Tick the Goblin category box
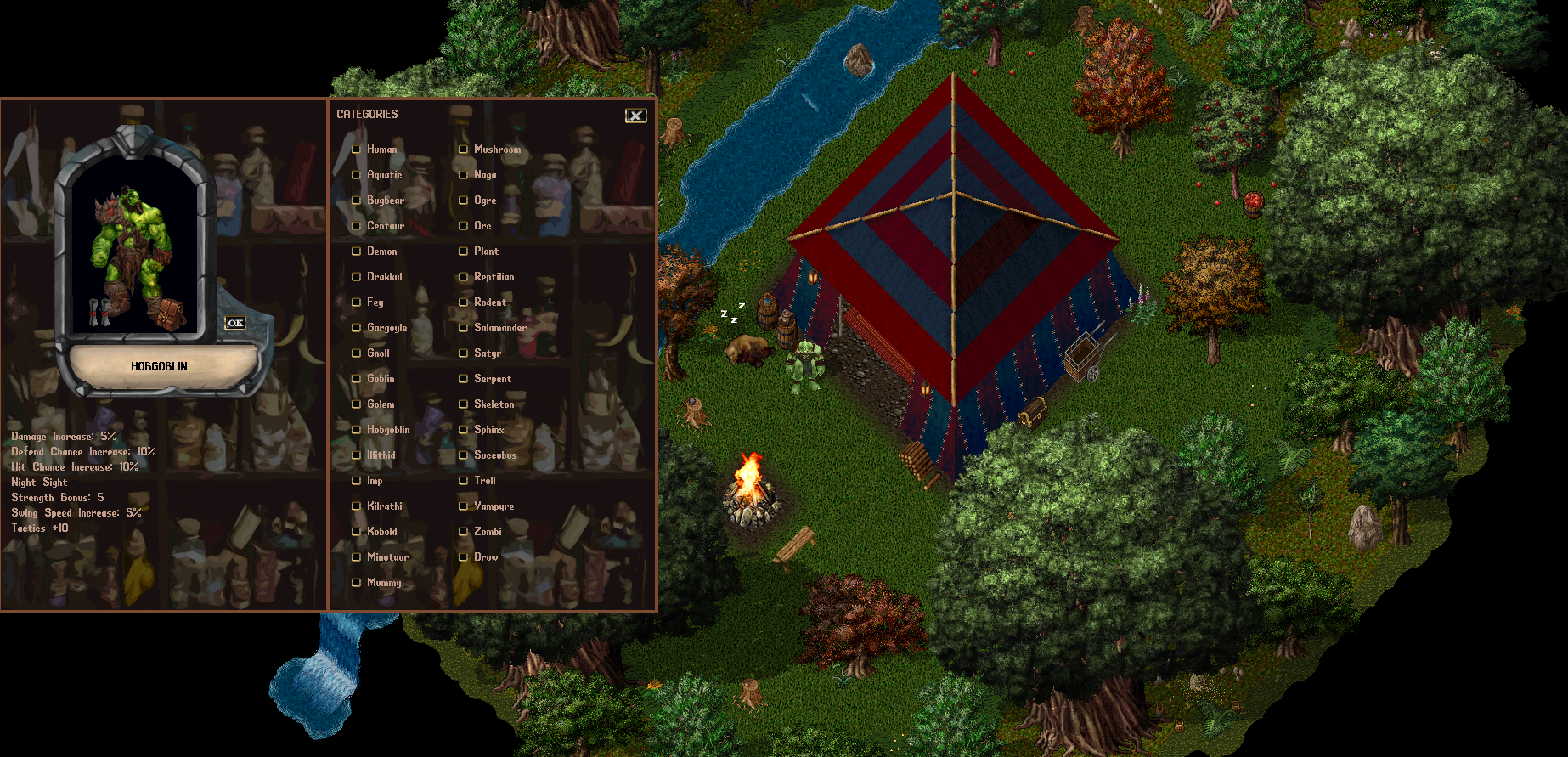 tap(357, 379)
